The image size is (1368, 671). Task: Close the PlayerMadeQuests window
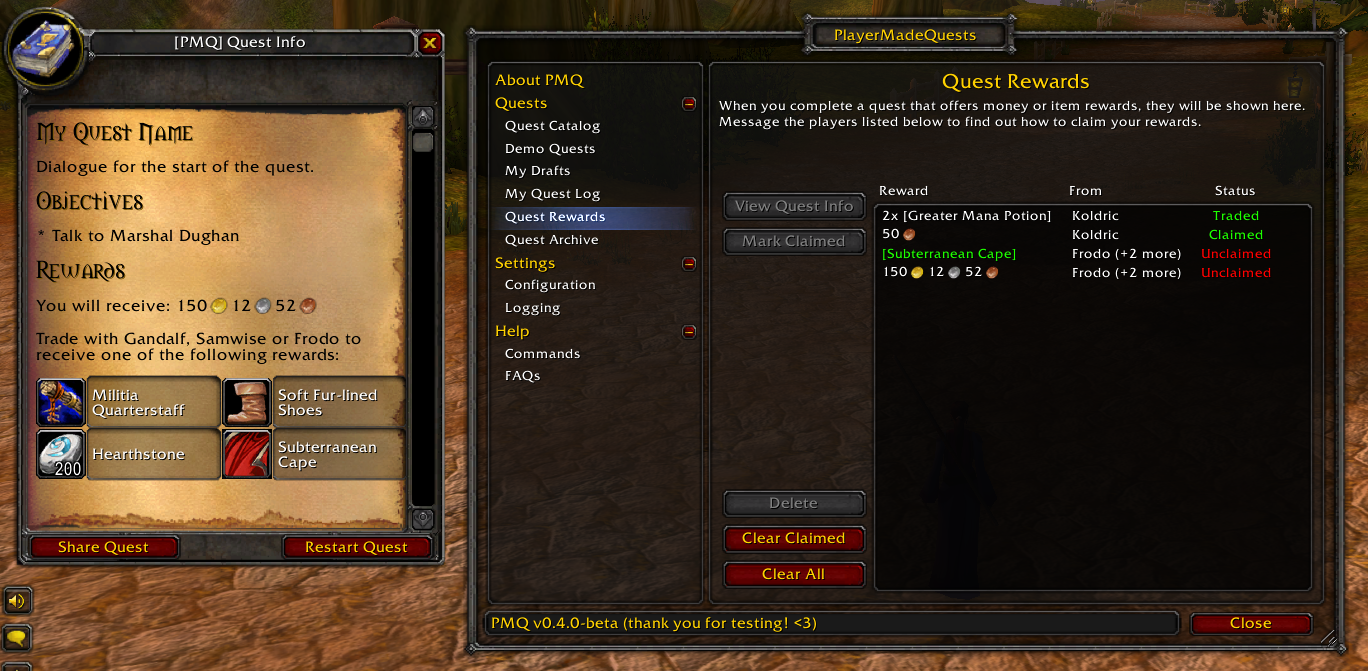coord(1250,623)
